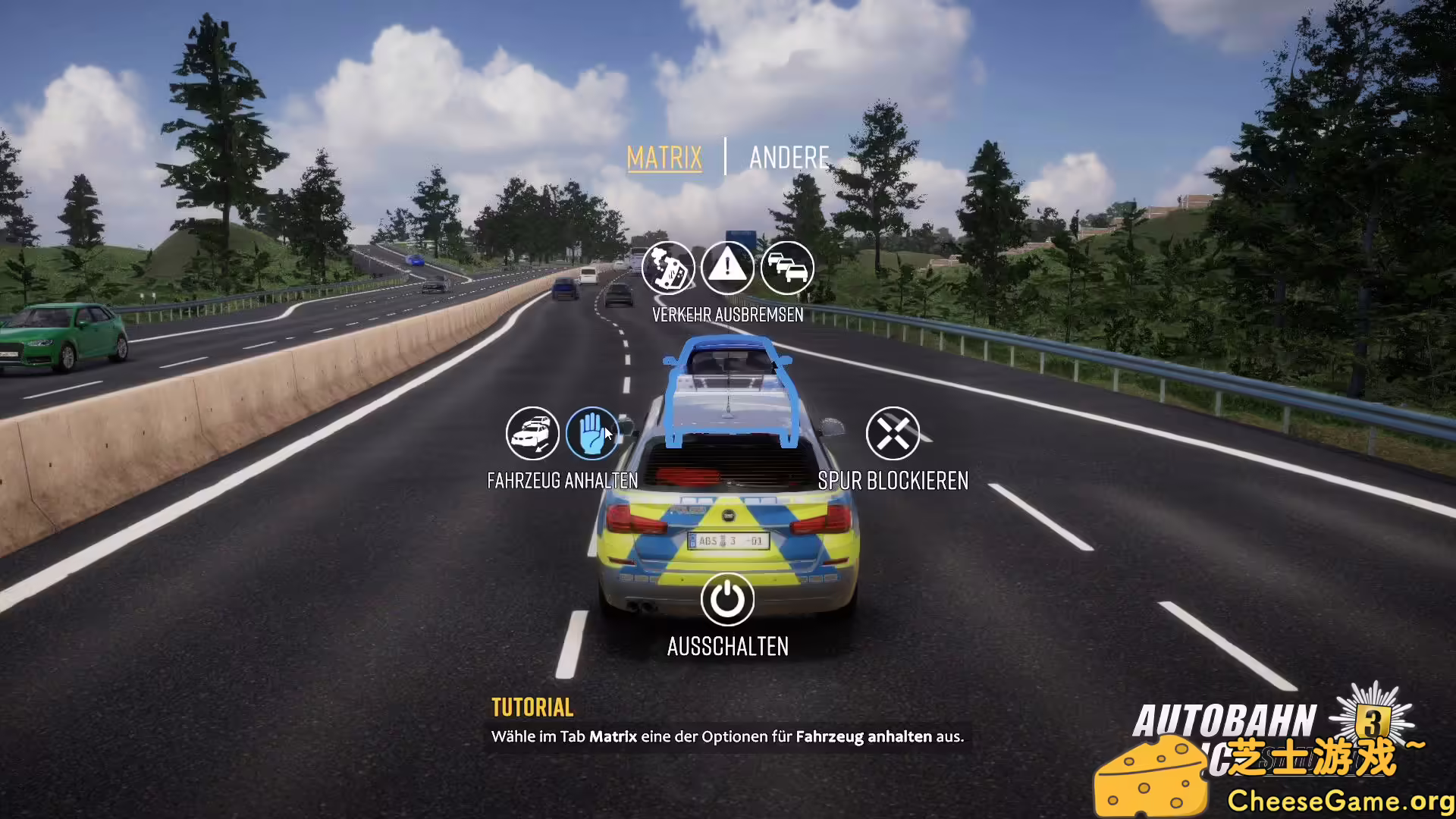
Task: Choose the traffic jam icon under Verkehr ausbremsen
Action: tap(787, 268)
